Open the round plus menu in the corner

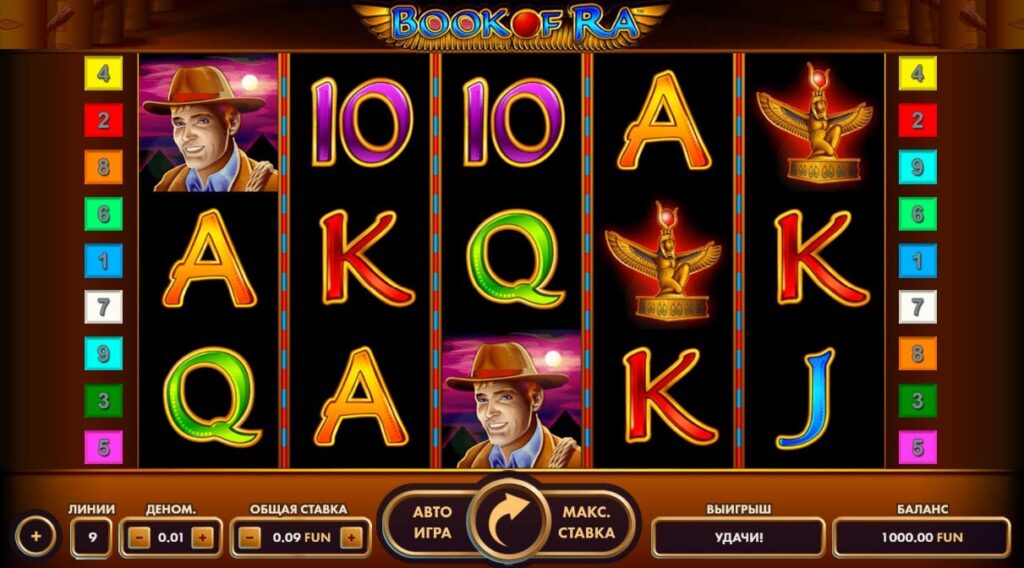36,537
